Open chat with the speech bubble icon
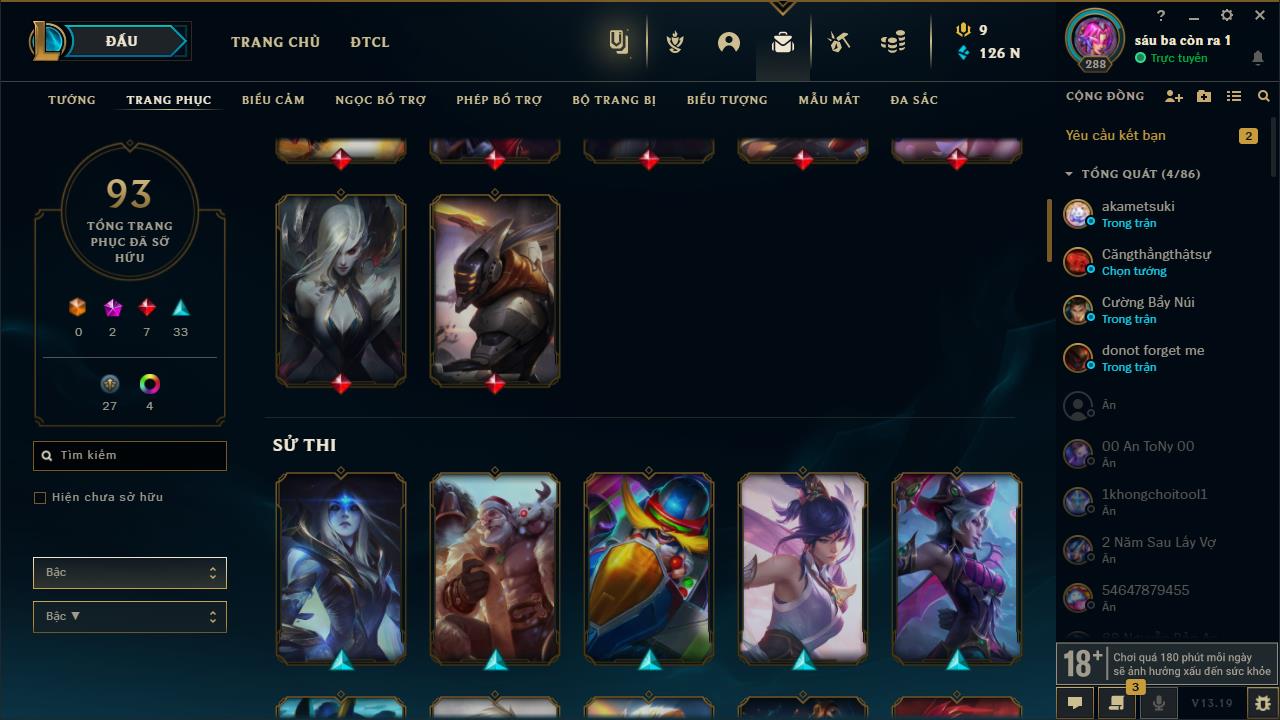 point(1074,704)
